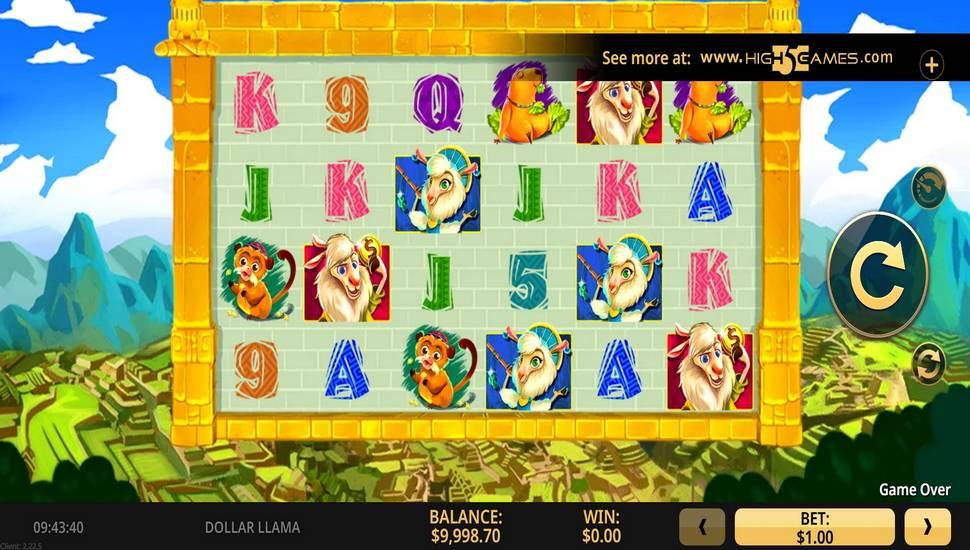Decrease the bet with the left arrow
The width and height of the screenshot is (970, 550).
pos(702,527)
